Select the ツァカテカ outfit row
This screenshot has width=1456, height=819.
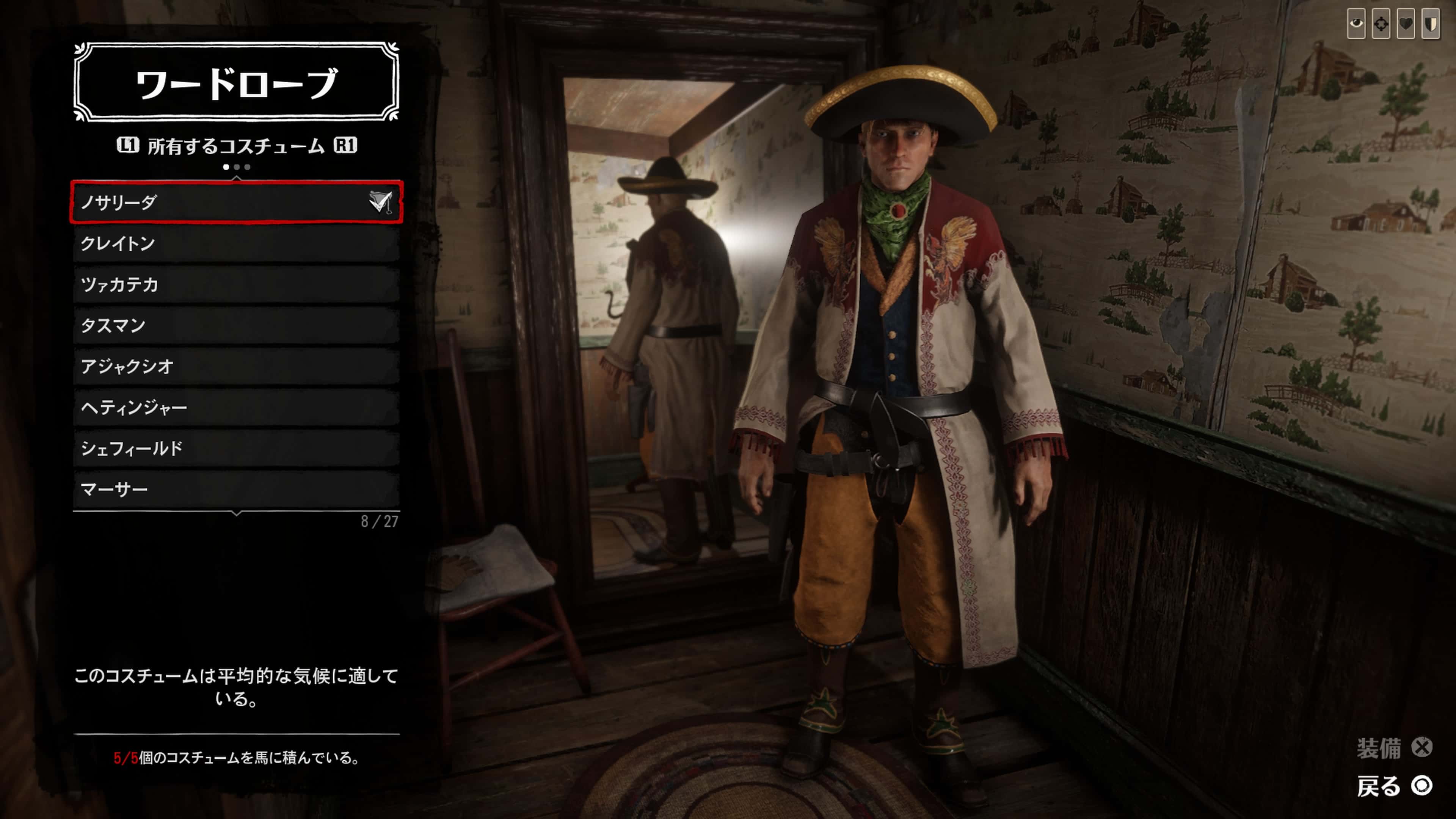point(236,284)
